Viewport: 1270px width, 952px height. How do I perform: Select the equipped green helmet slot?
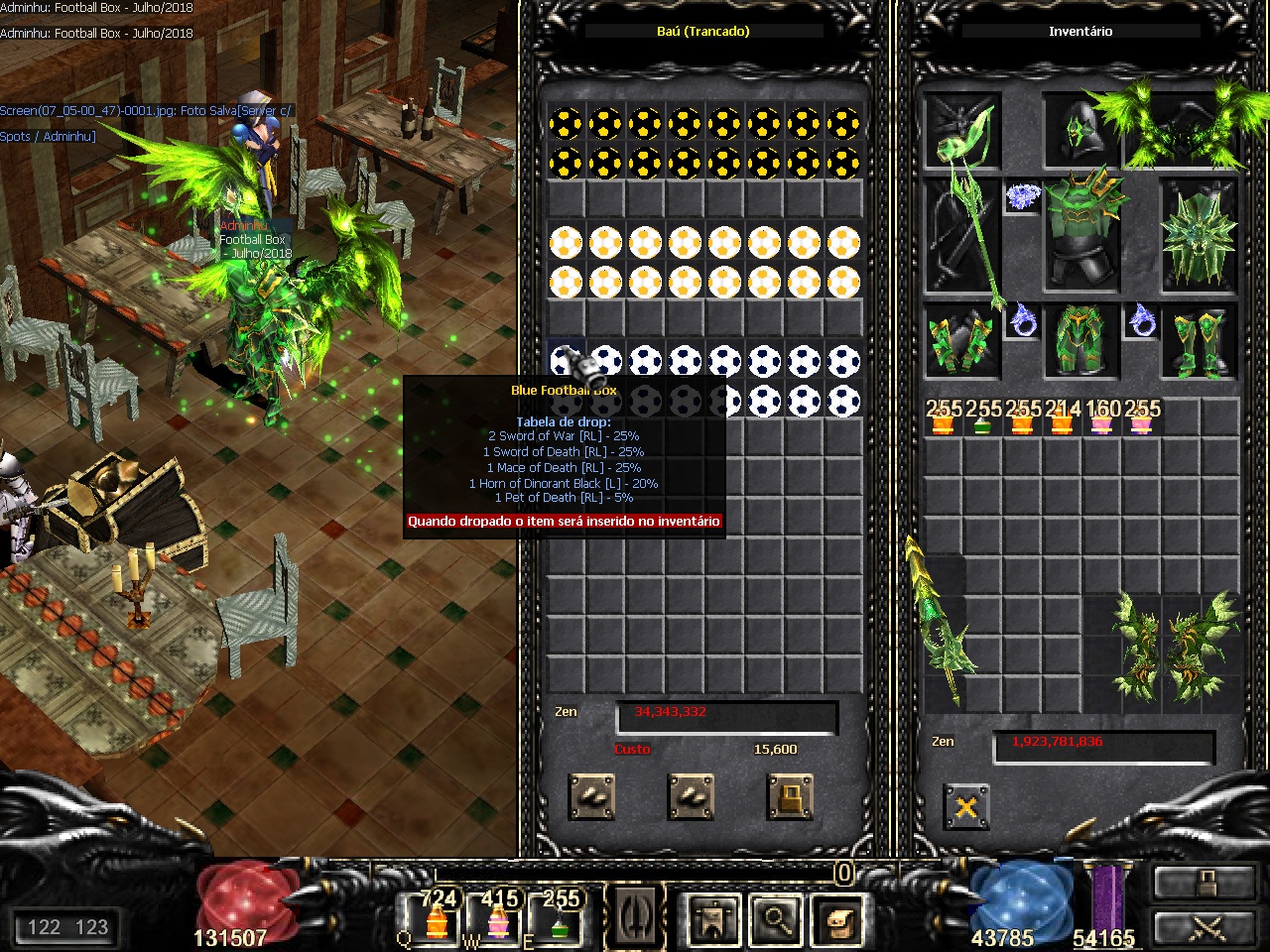click(1080, 132)
